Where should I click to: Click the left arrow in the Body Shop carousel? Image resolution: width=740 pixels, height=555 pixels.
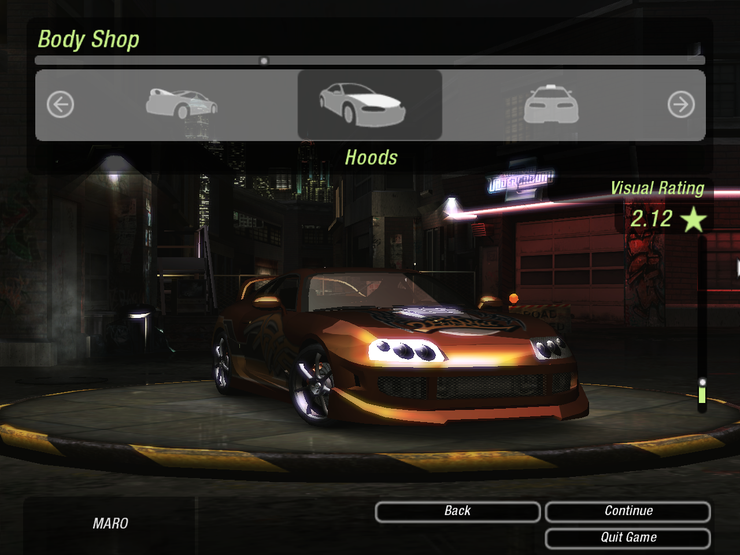pyautogui.click(x=60, y=104)
